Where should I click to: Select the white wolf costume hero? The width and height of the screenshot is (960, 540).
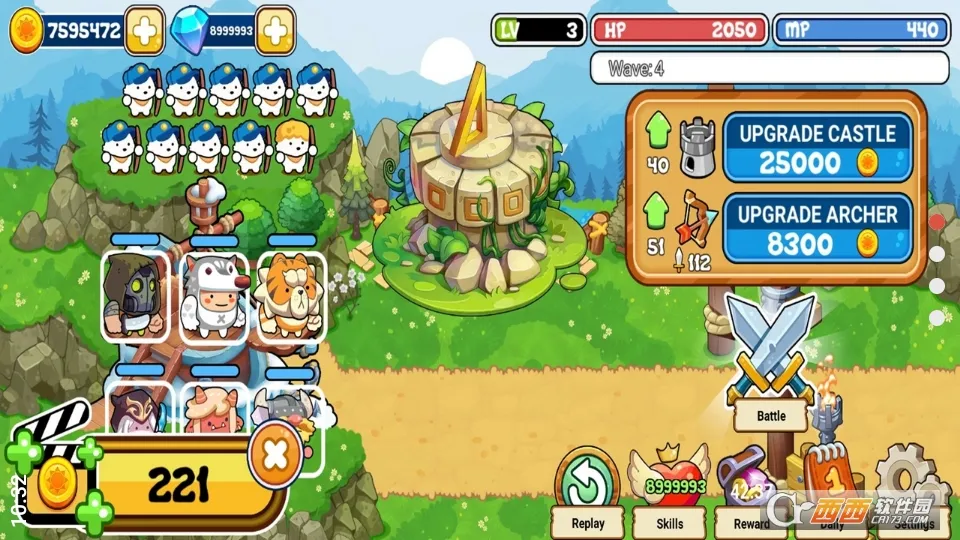(214, 295)
